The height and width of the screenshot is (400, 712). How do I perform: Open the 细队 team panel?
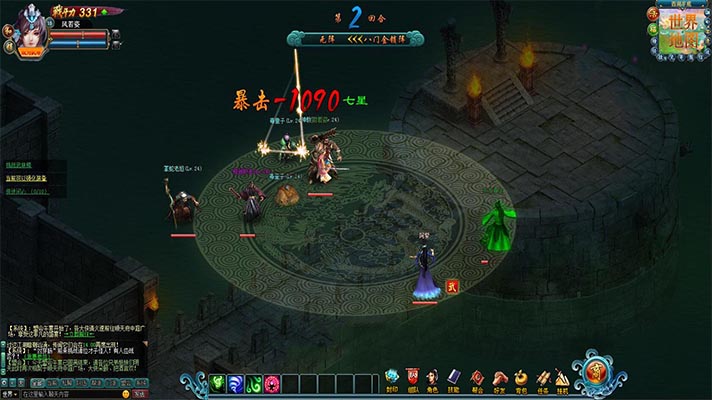413,379
